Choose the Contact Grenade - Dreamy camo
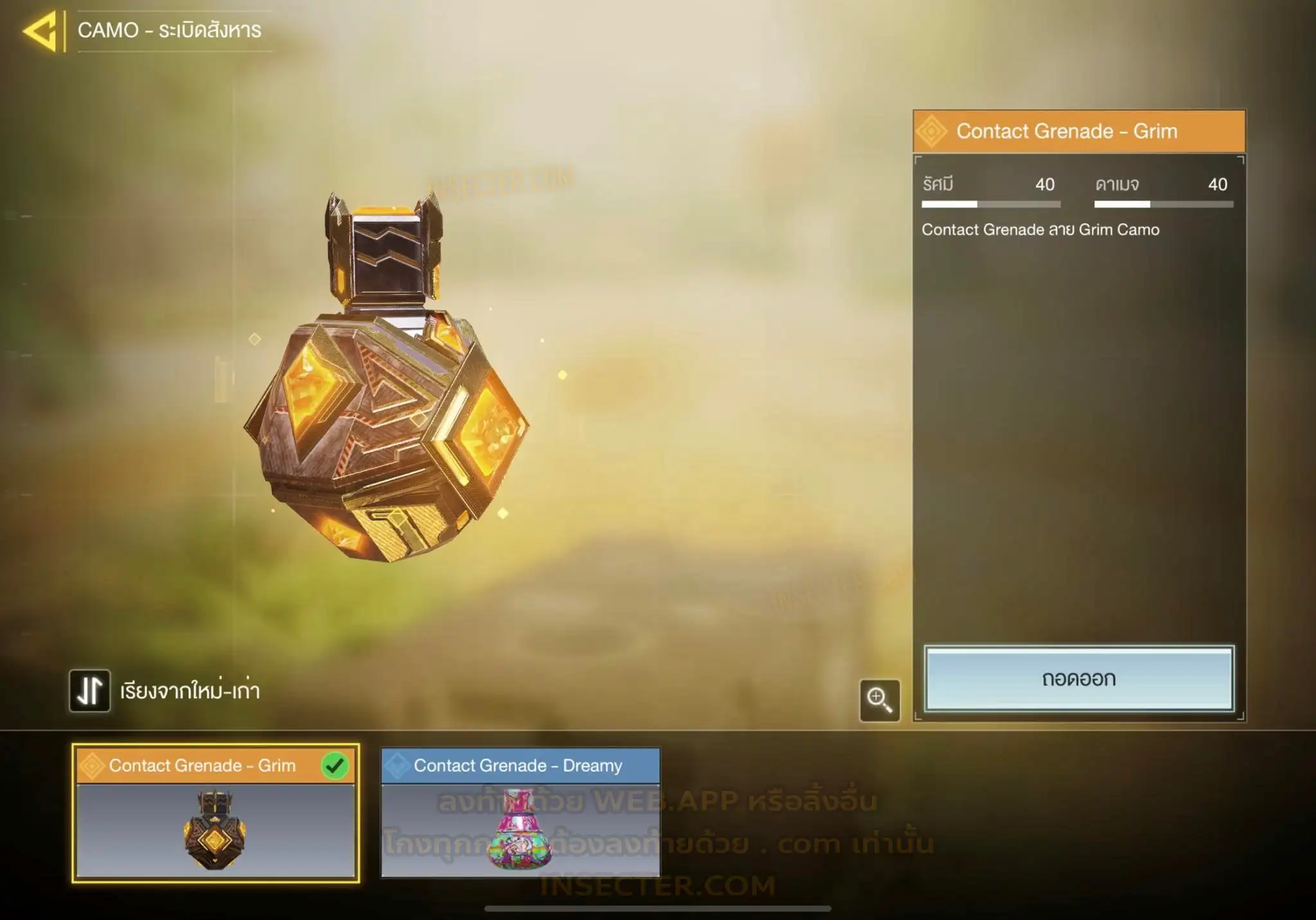 pyautogui.click(x=520, y=813)
